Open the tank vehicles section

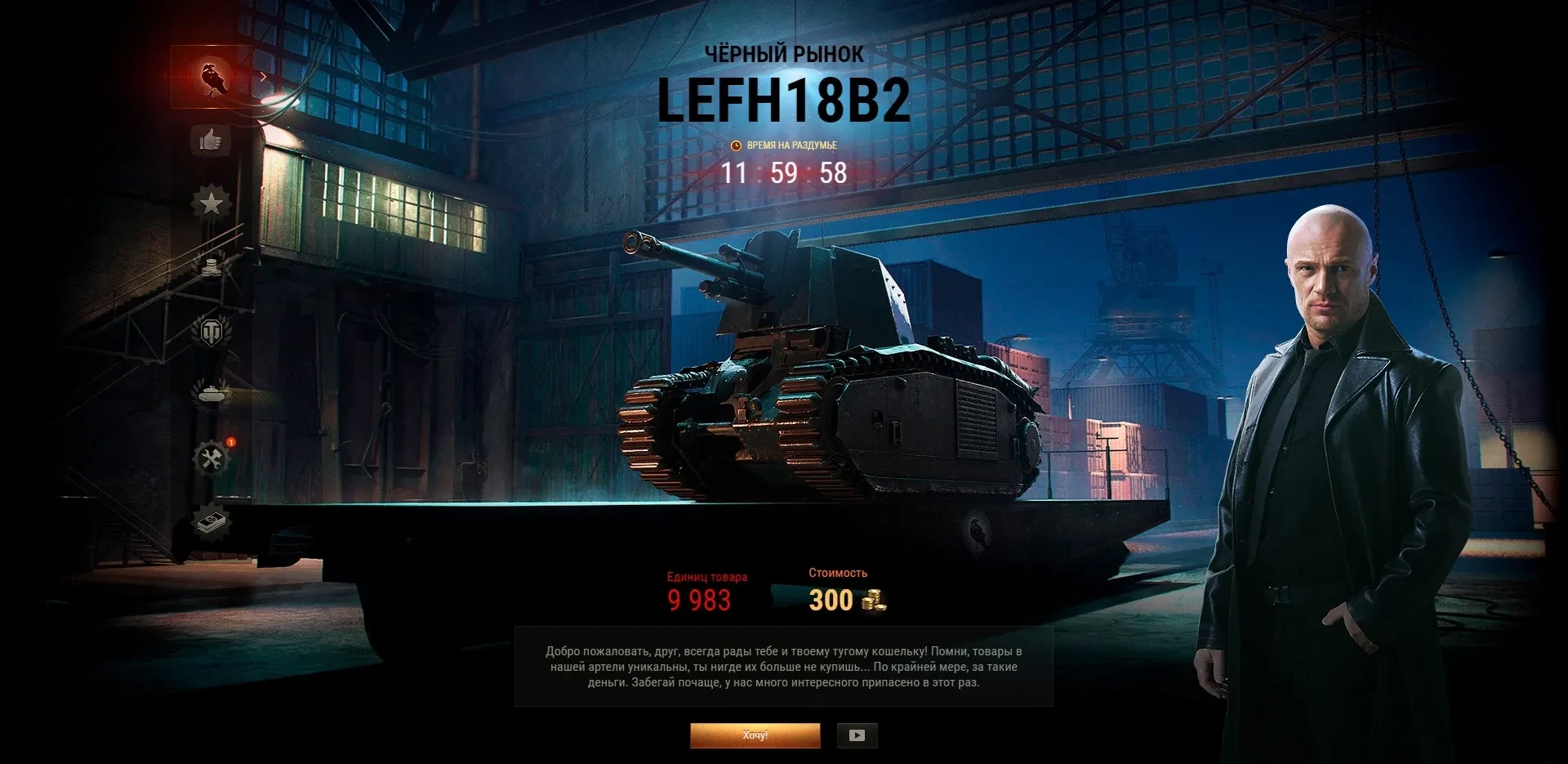point(212,394)
